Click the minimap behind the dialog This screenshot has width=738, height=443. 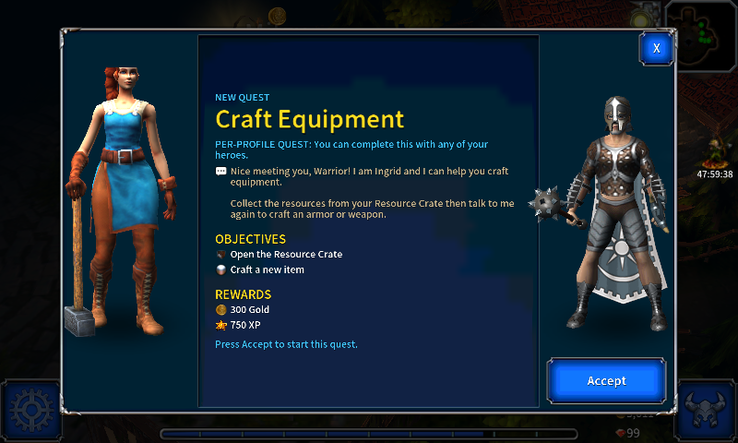point(706,33)
